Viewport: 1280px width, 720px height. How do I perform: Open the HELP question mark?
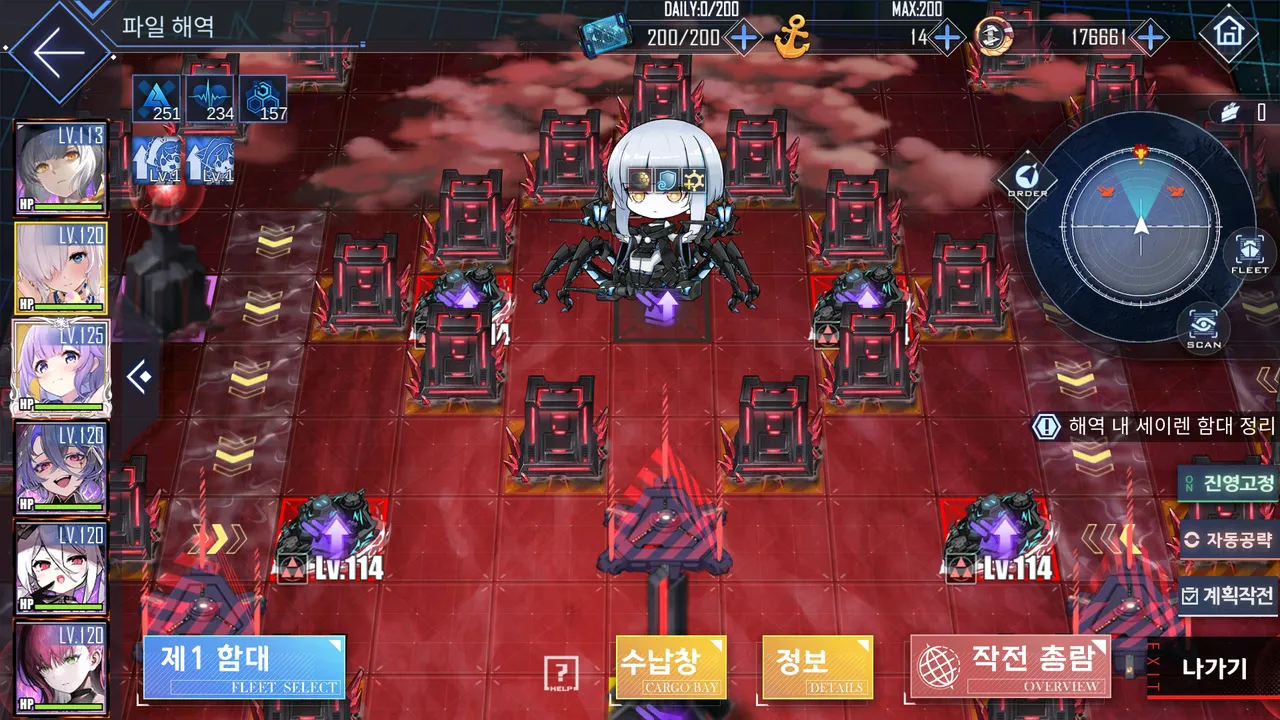point(562,674)
